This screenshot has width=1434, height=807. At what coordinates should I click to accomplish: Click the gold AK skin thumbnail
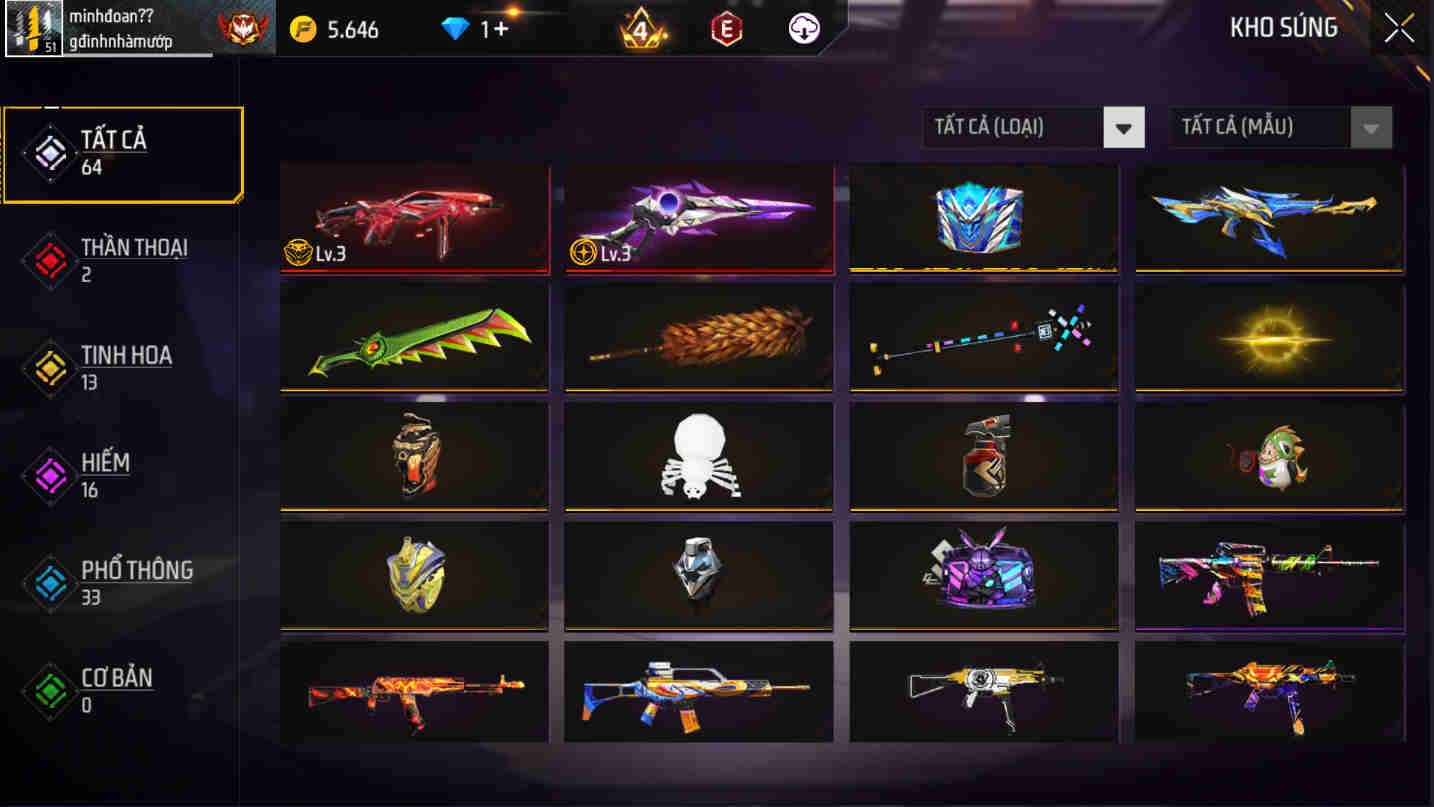coord(983,691)
